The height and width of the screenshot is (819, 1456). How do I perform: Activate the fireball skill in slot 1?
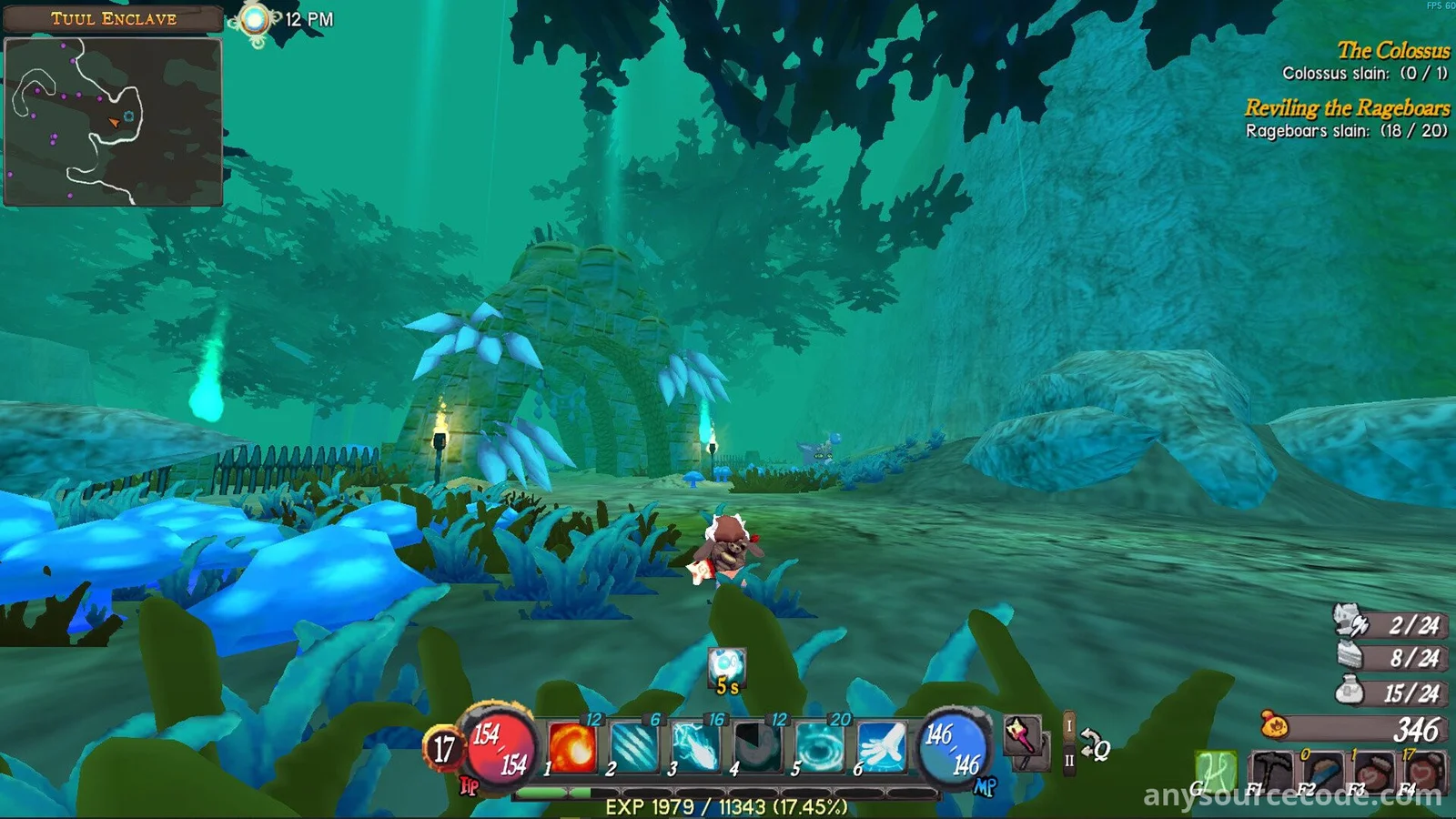click(x=572, y=746)
